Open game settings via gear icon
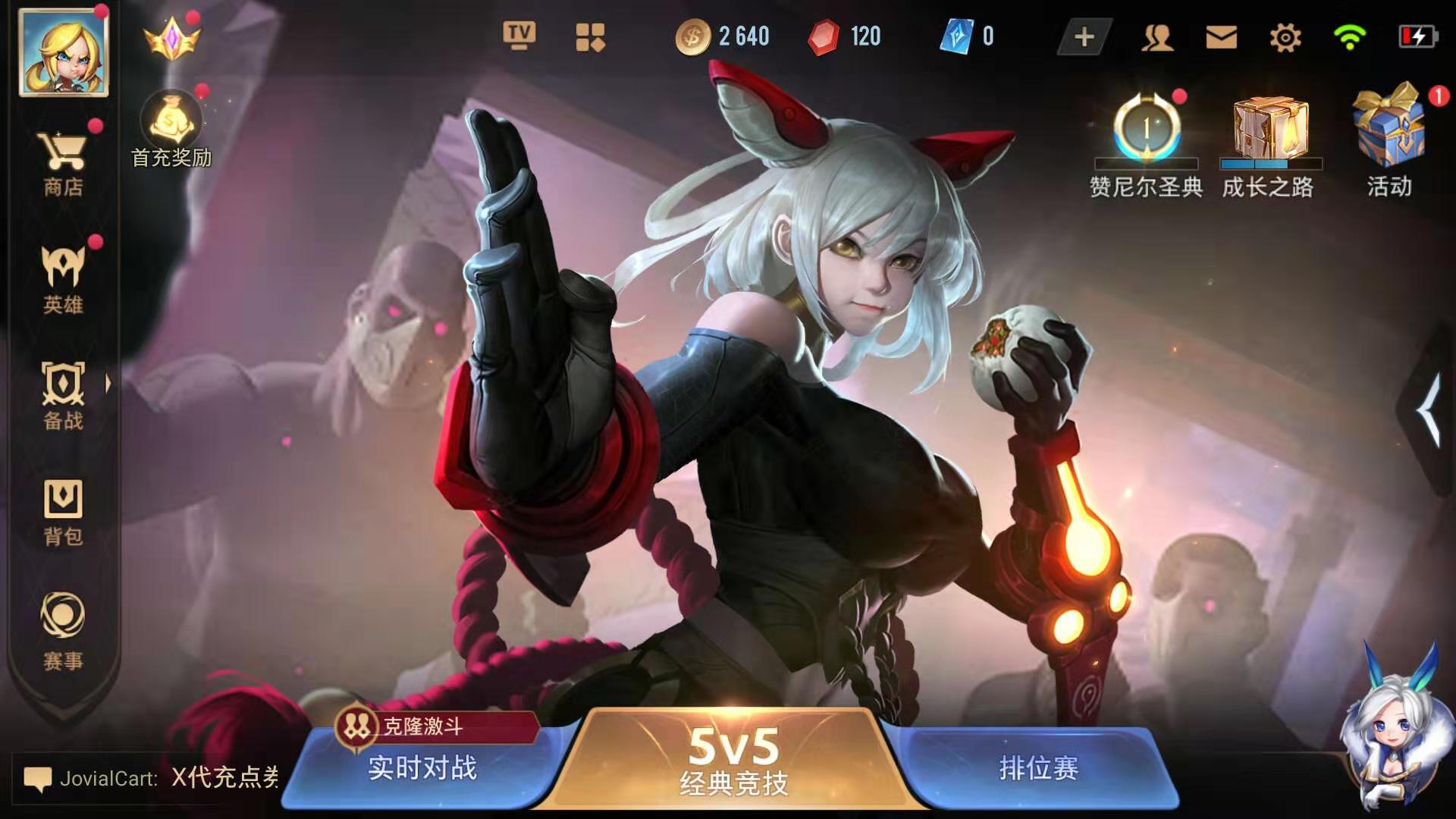Viewport: 1456px width, 819px height. (x=1283, y=35)
